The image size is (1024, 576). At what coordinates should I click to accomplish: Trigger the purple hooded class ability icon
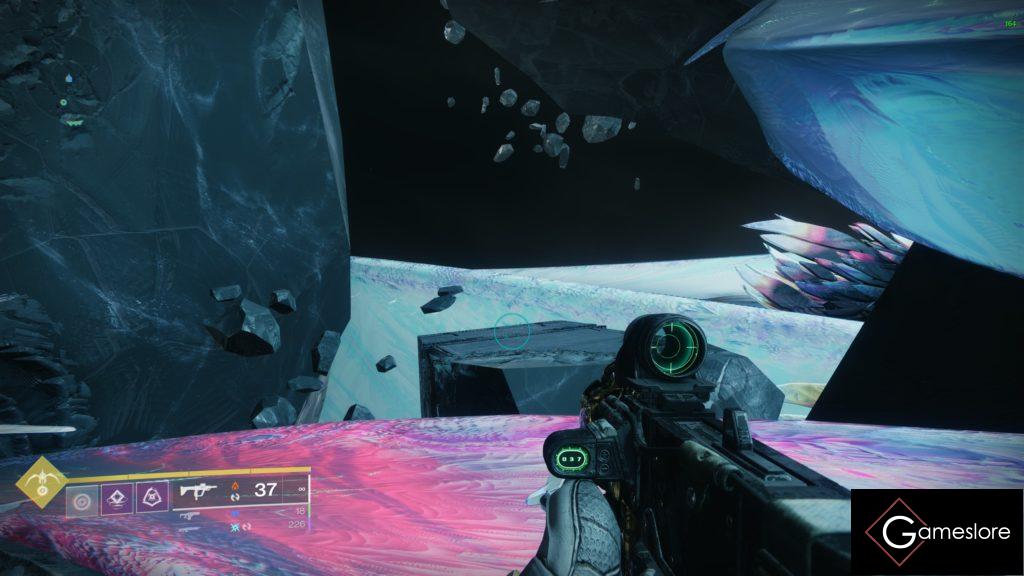[151, 497]
